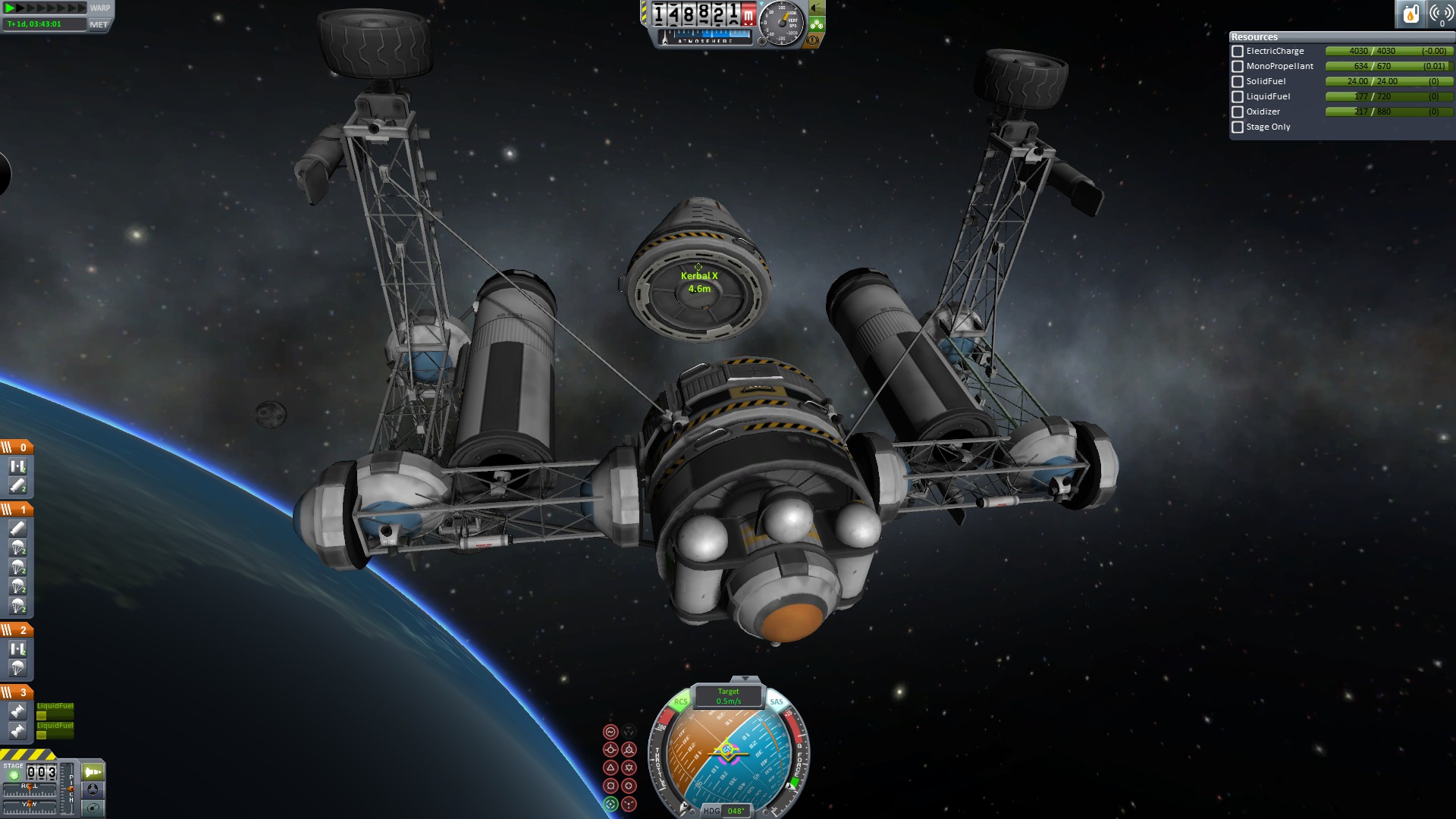1456x819 pixels.
Task: Tick the SolidFuel resource checkbox
Action: 1238,82
